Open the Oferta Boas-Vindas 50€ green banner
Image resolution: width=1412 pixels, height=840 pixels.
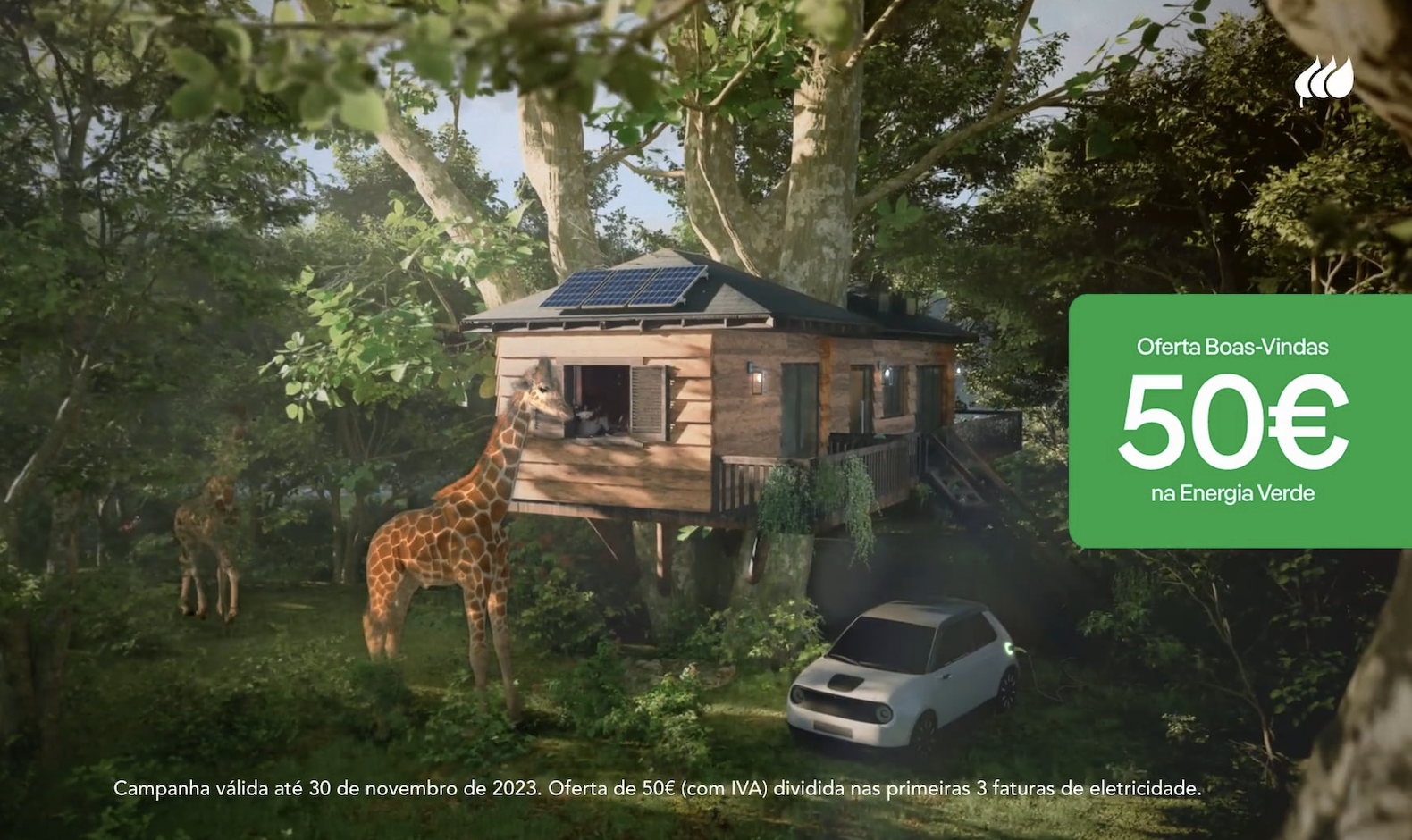[x=1239, y=420]
